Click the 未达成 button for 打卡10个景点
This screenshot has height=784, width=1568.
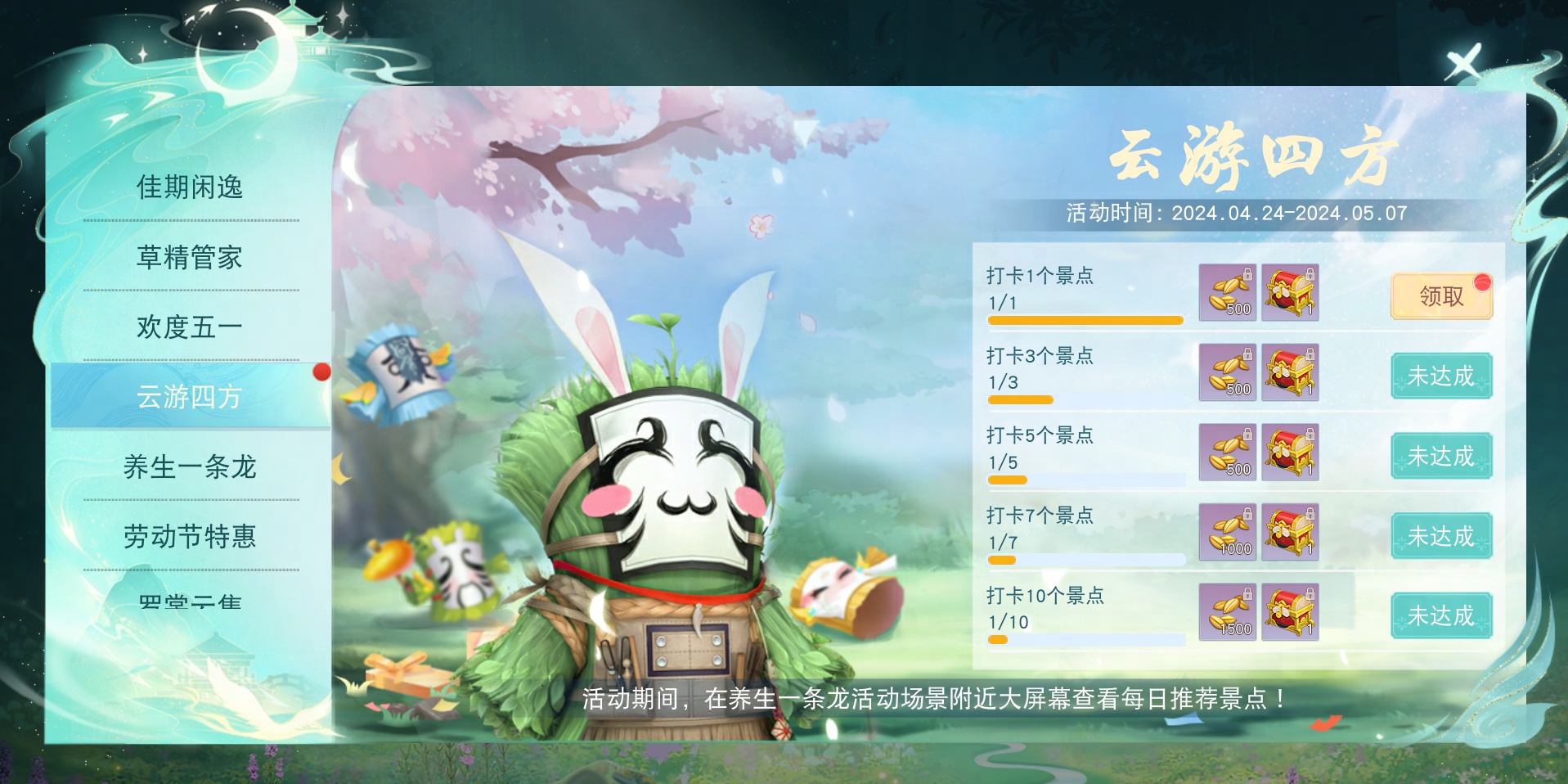(x=1440, y=615)
